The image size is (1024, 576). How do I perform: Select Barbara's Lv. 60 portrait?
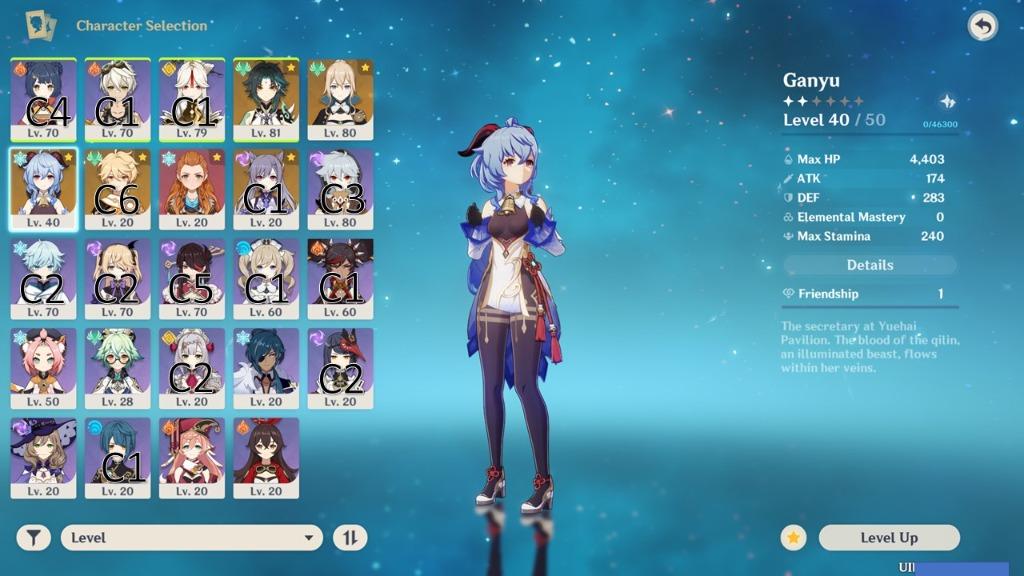pyautogui.click(x=266, y=278)
